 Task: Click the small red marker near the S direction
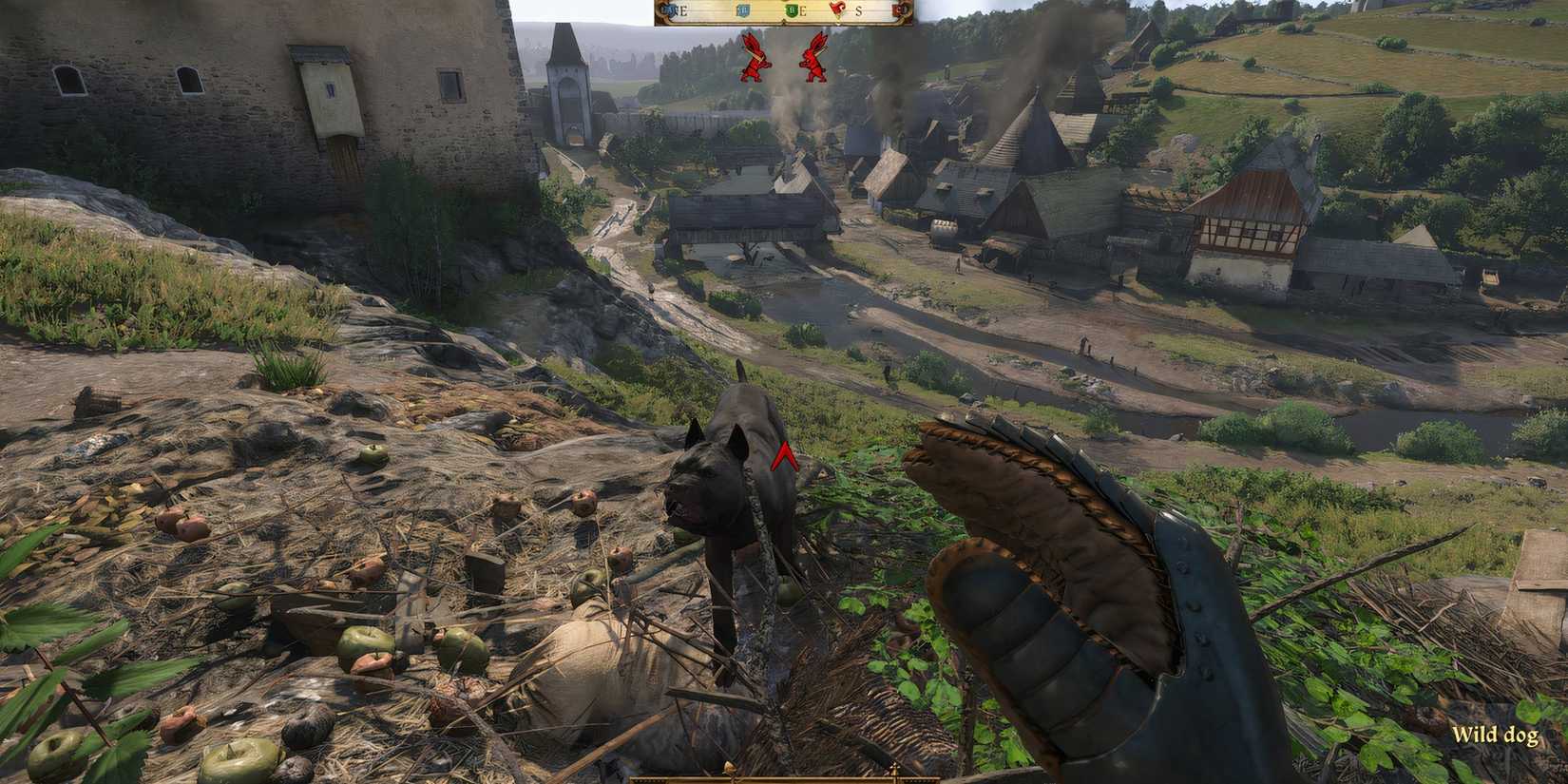(836, 10)
